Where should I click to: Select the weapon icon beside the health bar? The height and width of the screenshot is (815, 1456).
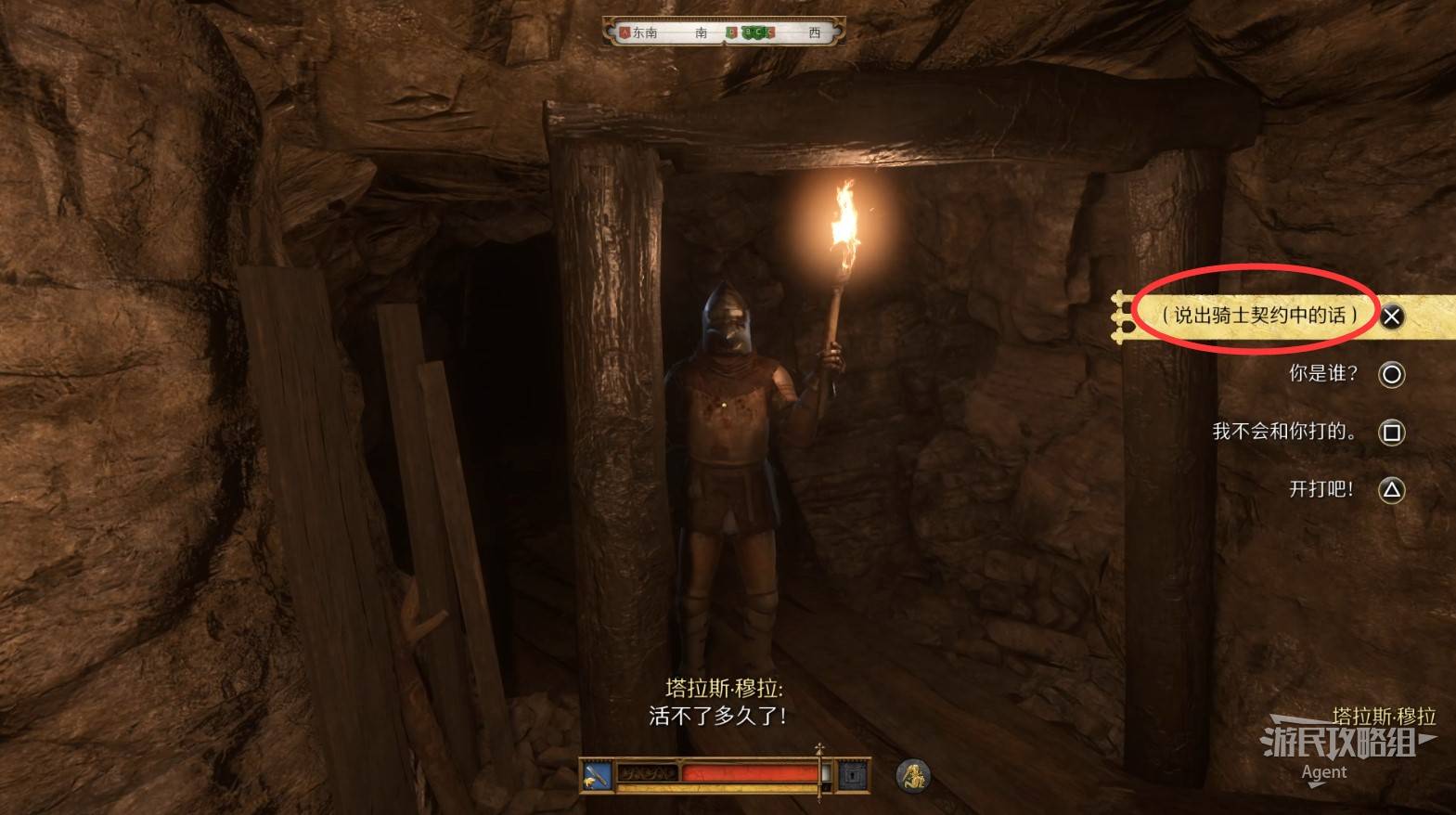tap(597, 775)
